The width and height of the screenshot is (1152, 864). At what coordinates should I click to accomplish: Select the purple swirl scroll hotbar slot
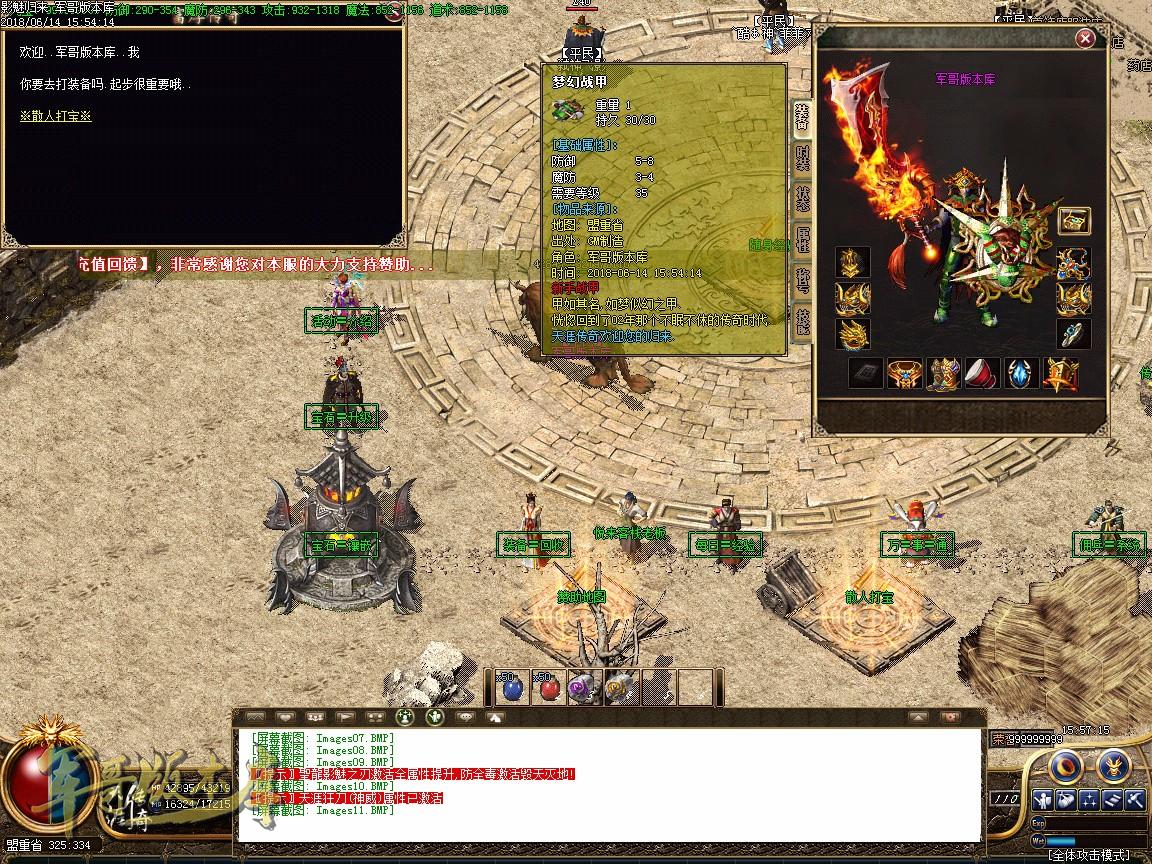(x=581, y=688)
